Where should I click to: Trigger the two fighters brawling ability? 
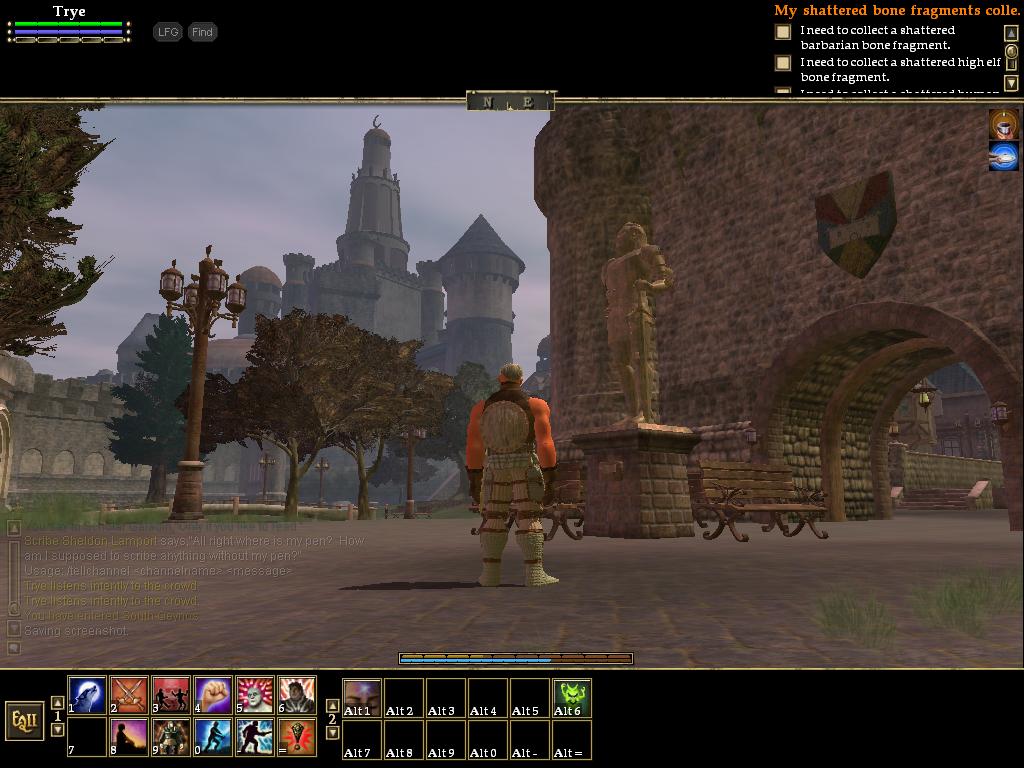pos(171,696)
